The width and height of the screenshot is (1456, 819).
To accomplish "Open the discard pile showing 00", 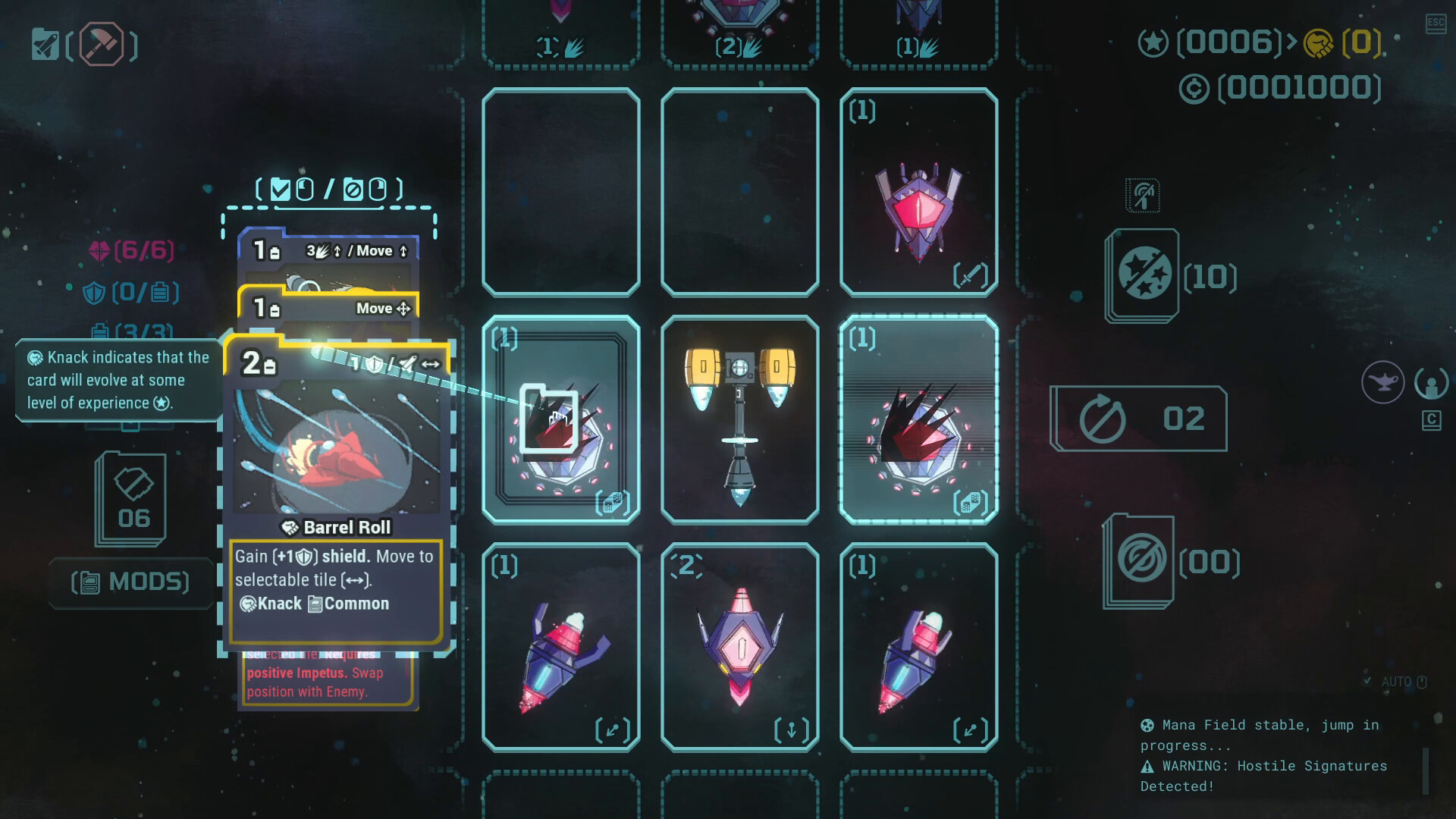I will 1142,561.
